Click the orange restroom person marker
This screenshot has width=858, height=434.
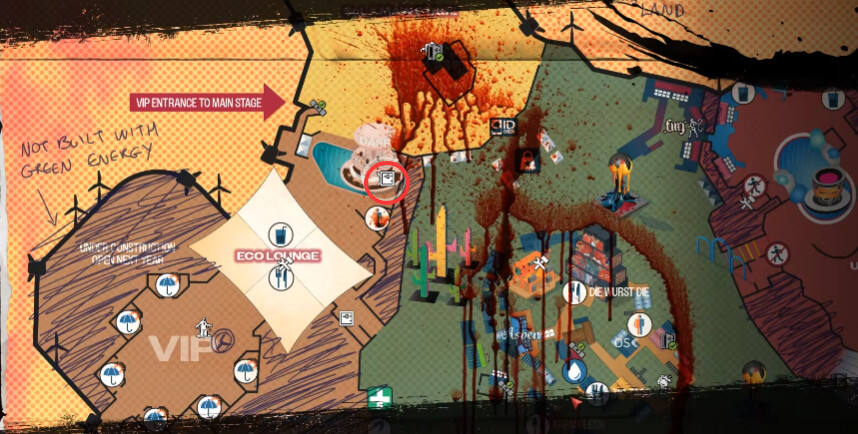point(641,324)
